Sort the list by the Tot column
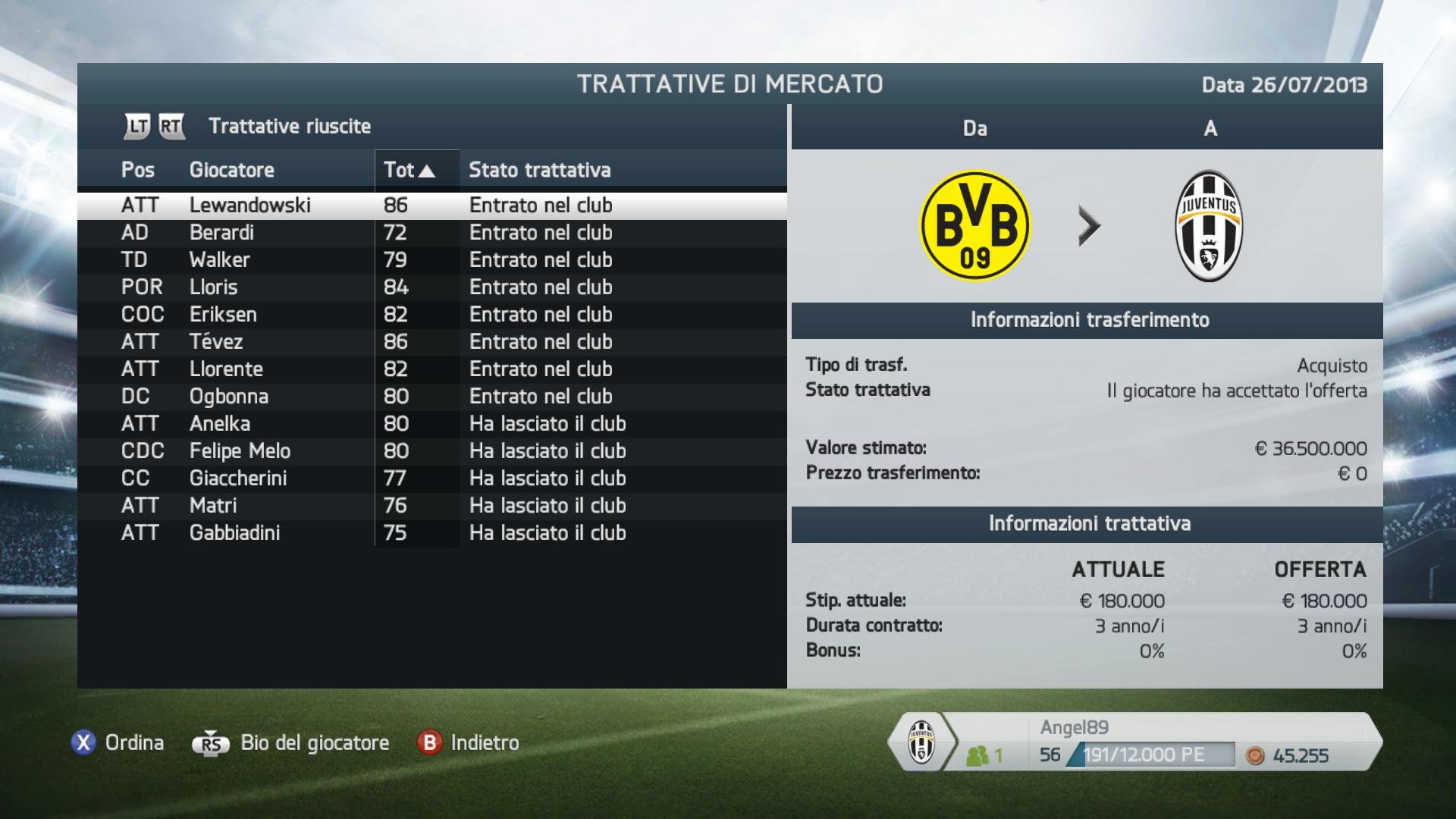Screen dimensions: 1456x819 tap(409, 170)
